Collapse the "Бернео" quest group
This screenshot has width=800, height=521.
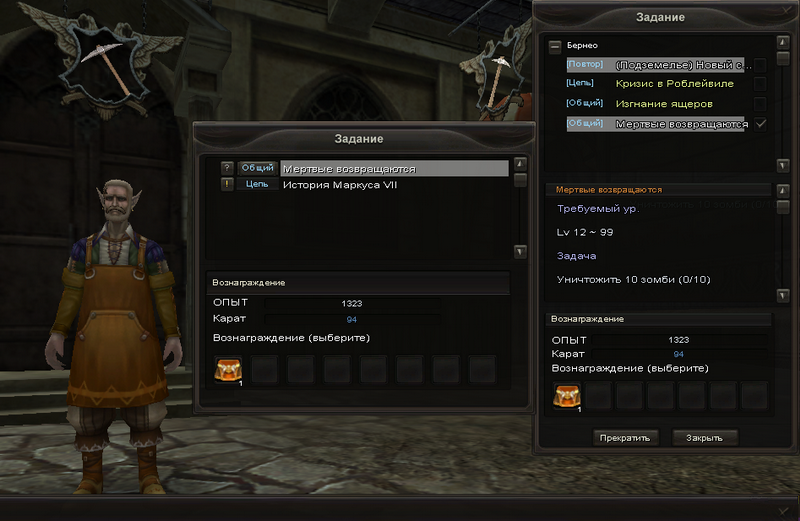click(555, 46)
